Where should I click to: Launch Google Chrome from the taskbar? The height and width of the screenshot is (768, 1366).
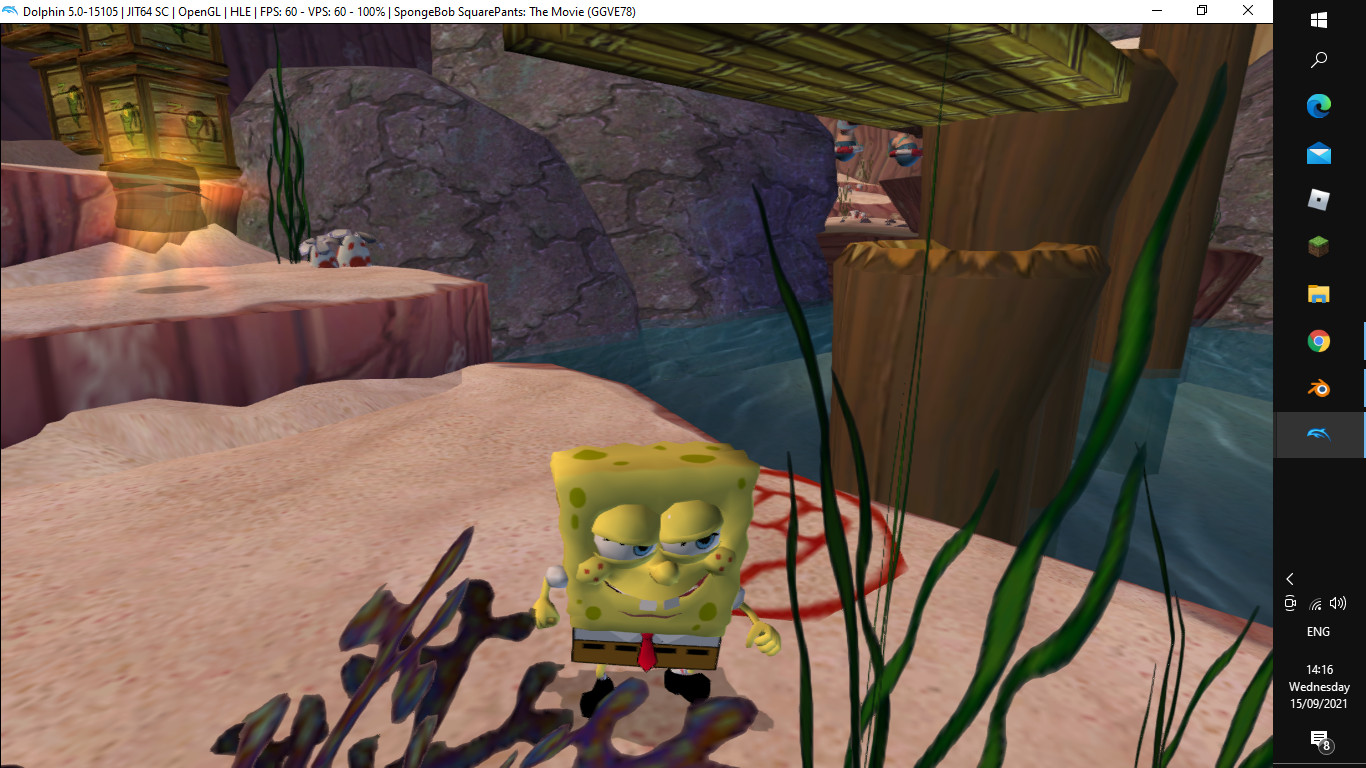pyautogui.click(x=1318, y=341)
